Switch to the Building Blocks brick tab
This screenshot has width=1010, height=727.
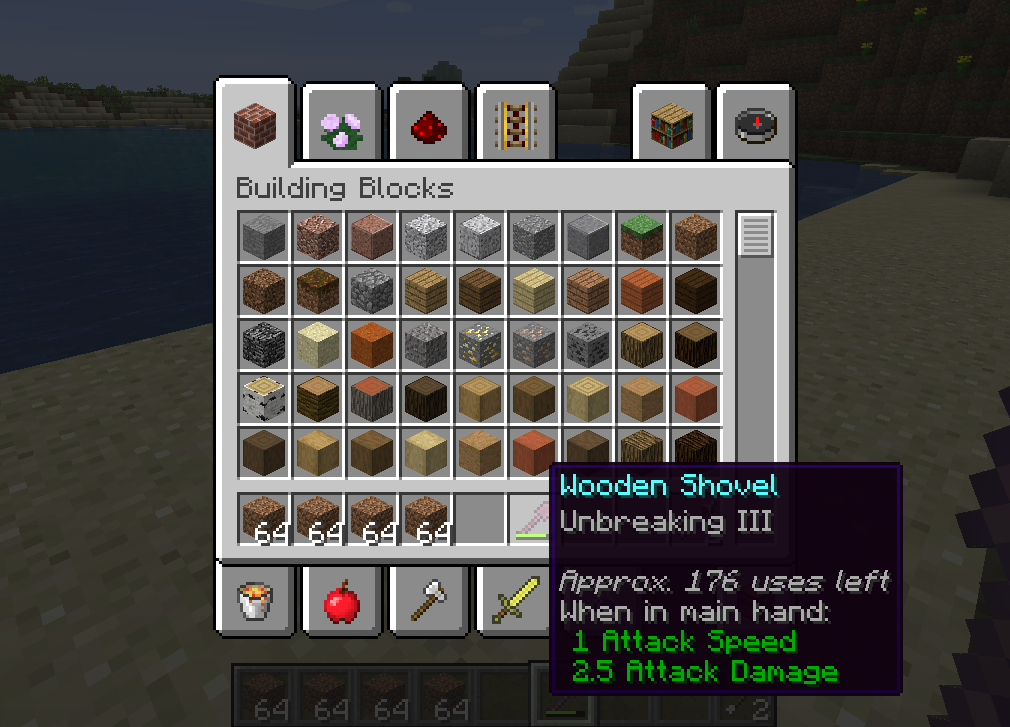pyautogui.click(x=254, y=125)
